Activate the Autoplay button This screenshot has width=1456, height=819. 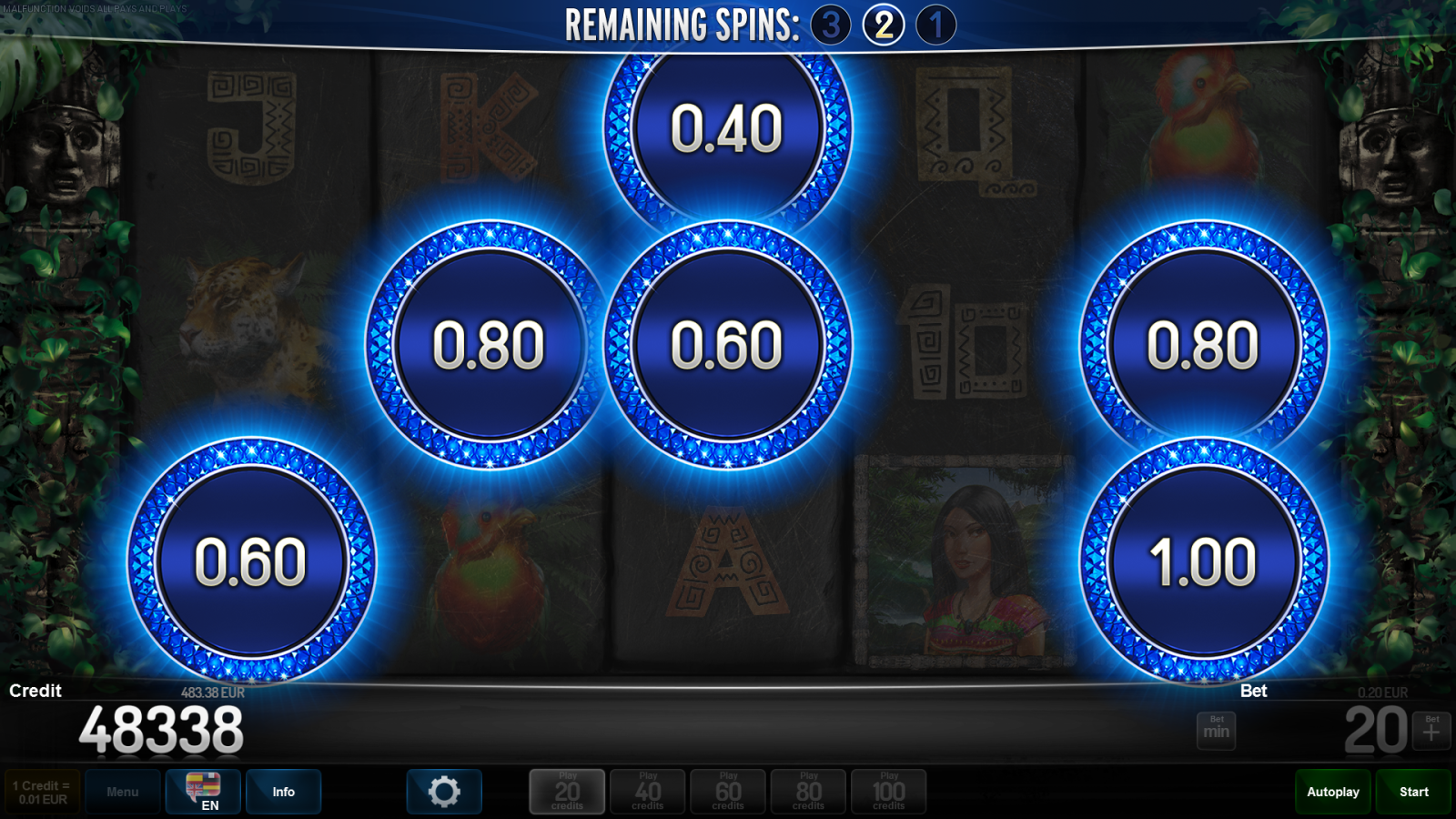[x=1333, y=792]
